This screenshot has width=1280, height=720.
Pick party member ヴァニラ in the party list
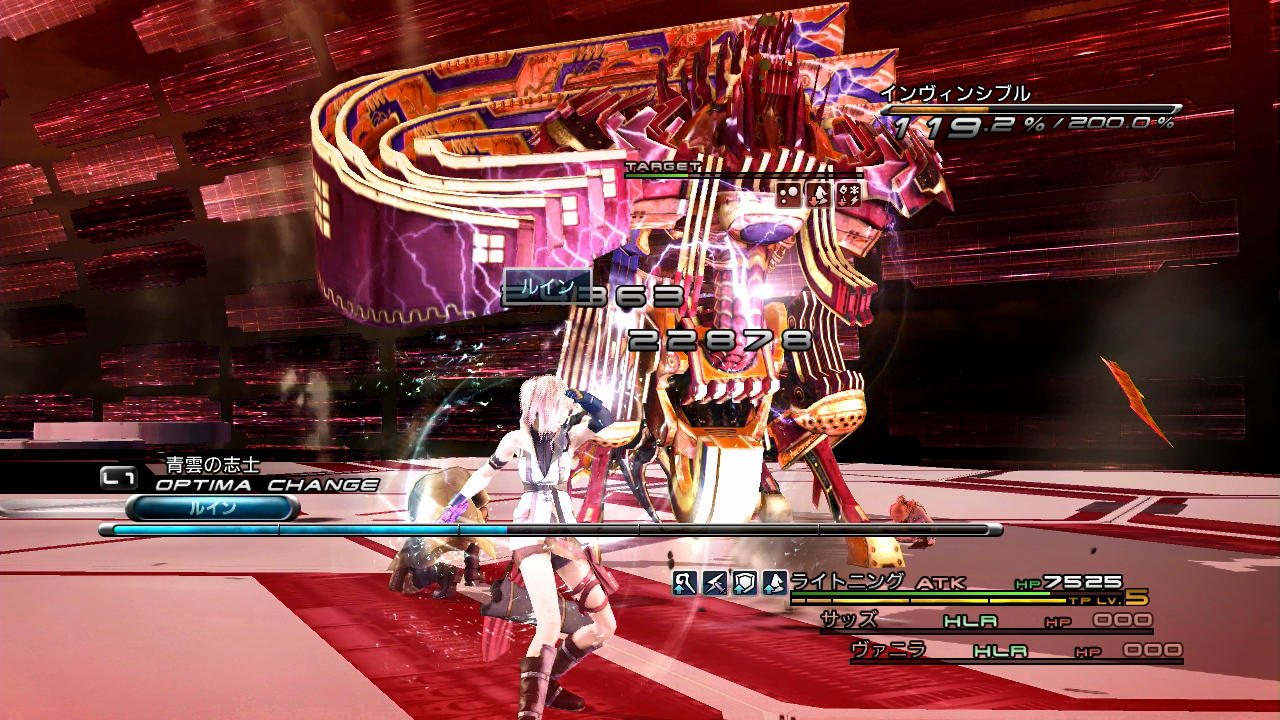click(888, 650)
